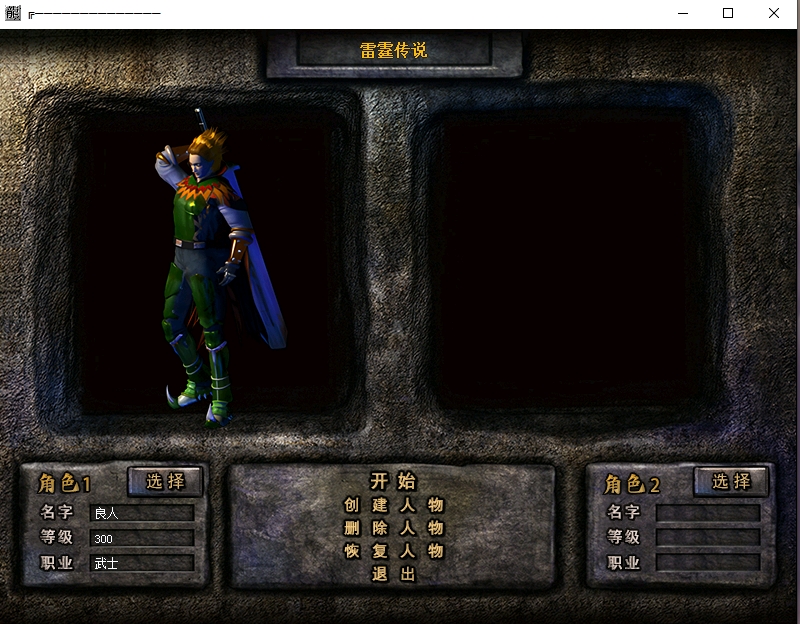
Task: Select 删除人物 to delete the character
Action: click(393, 528)
